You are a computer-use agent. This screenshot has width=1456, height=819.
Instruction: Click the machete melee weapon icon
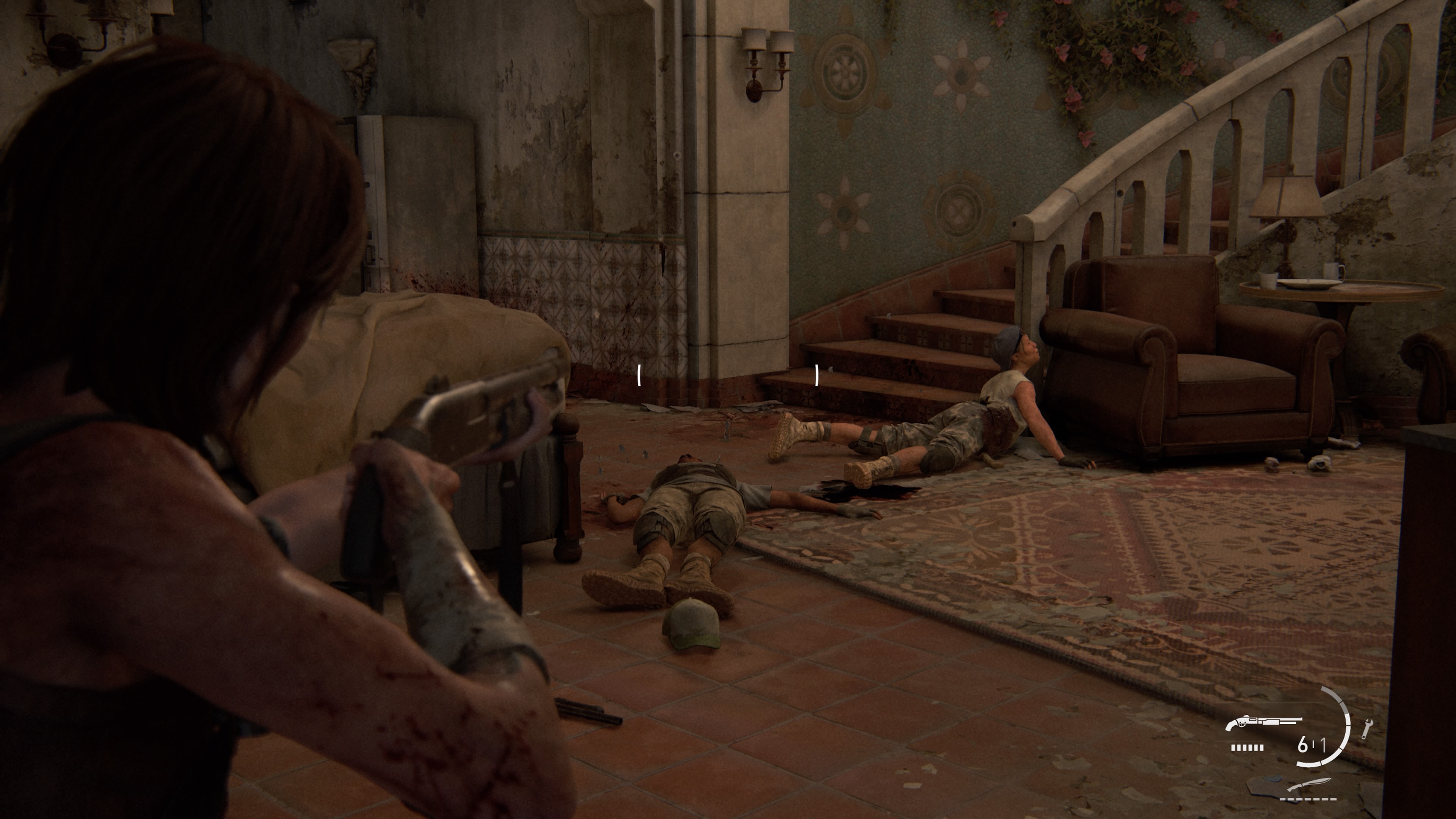(x=1309, y=785)
